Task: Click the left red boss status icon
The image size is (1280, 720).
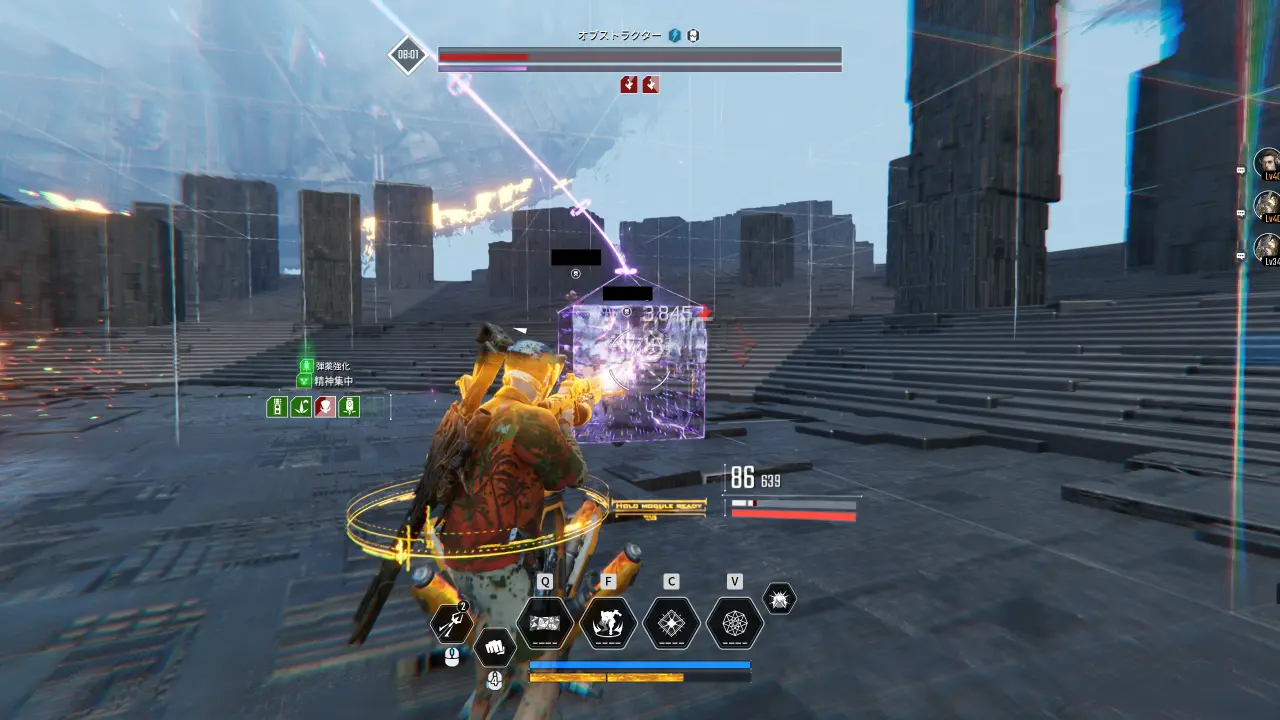Action: coord(629,85)
